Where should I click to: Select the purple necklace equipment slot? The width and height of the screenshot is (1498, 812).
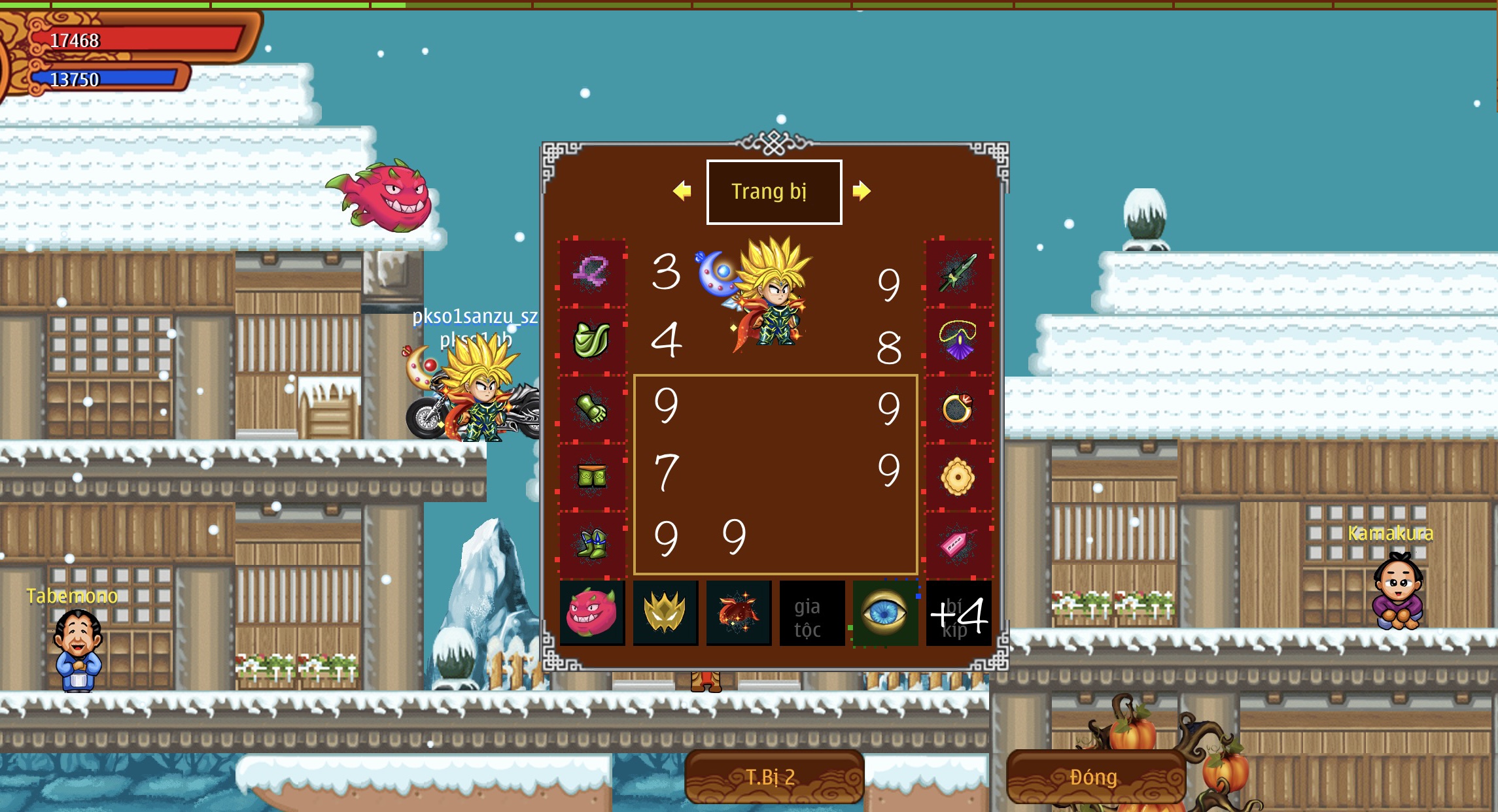tap(958, 340)
